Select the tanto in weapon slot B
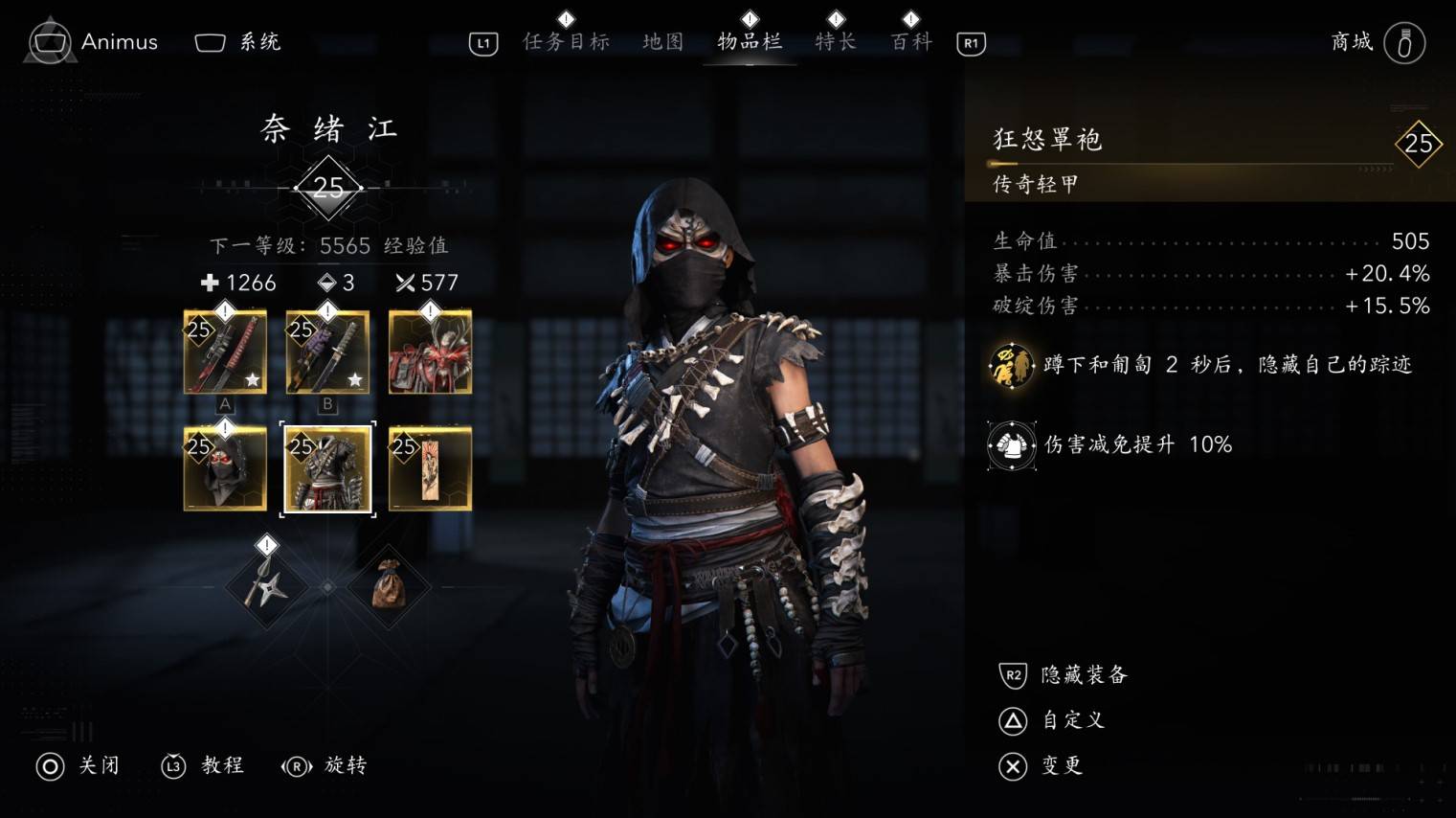The height and width of the screenshot is (818, 1456). pos(327,352)
